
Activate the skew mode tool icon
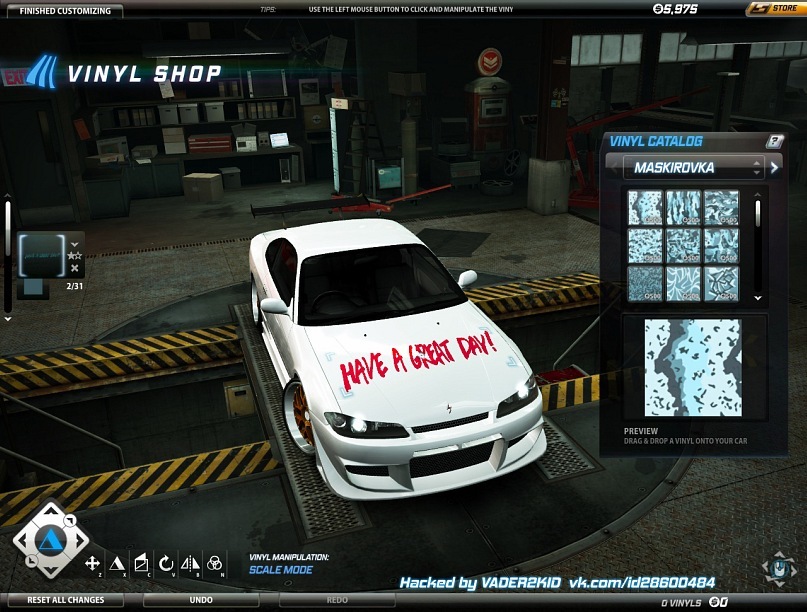pos(141,564)
